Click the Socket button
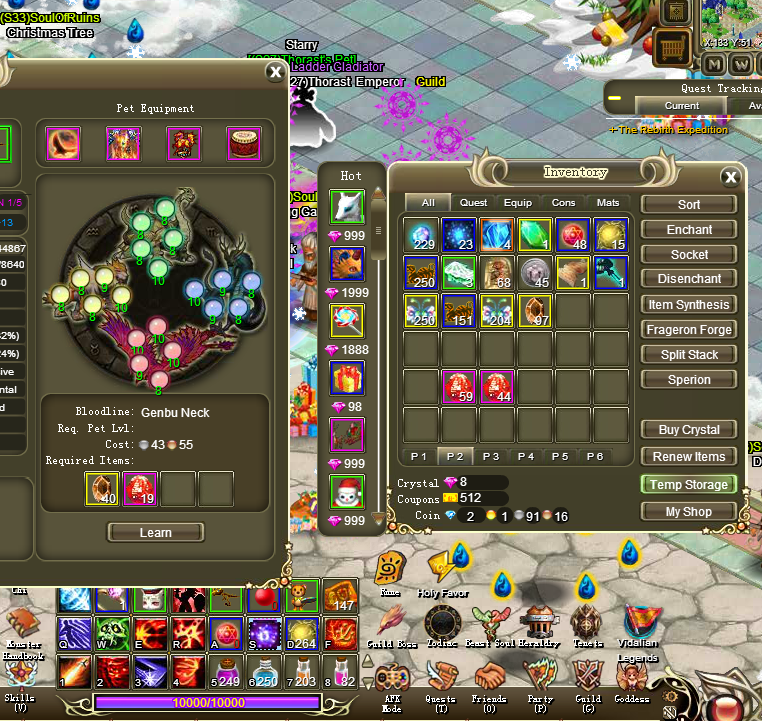Screen dimensions: 762x721 (689, 254)
